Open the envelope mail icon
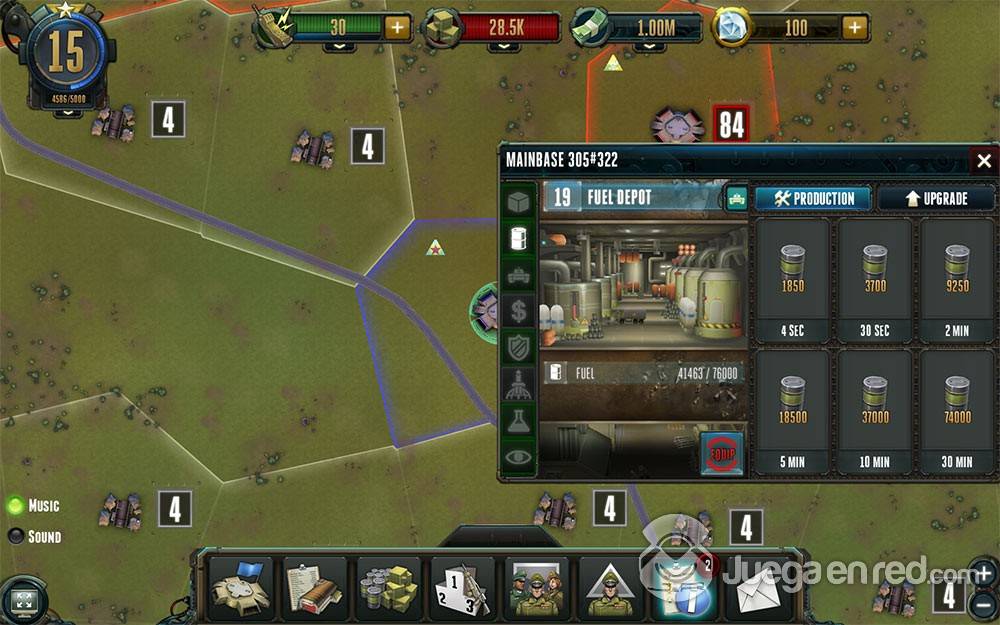1000x625 pixels. point(758,590)
